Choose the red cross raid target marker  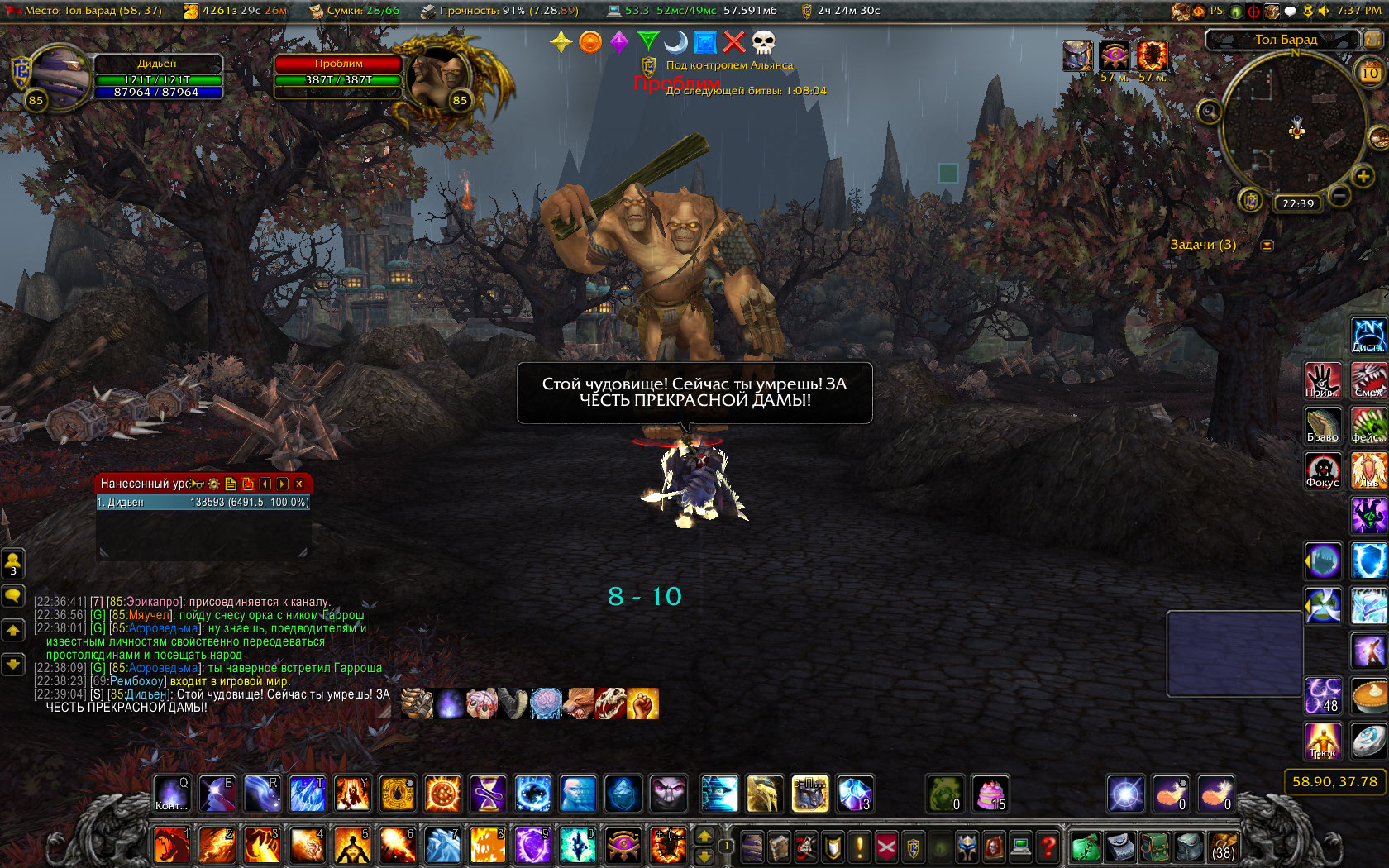[x=734, y=42]
